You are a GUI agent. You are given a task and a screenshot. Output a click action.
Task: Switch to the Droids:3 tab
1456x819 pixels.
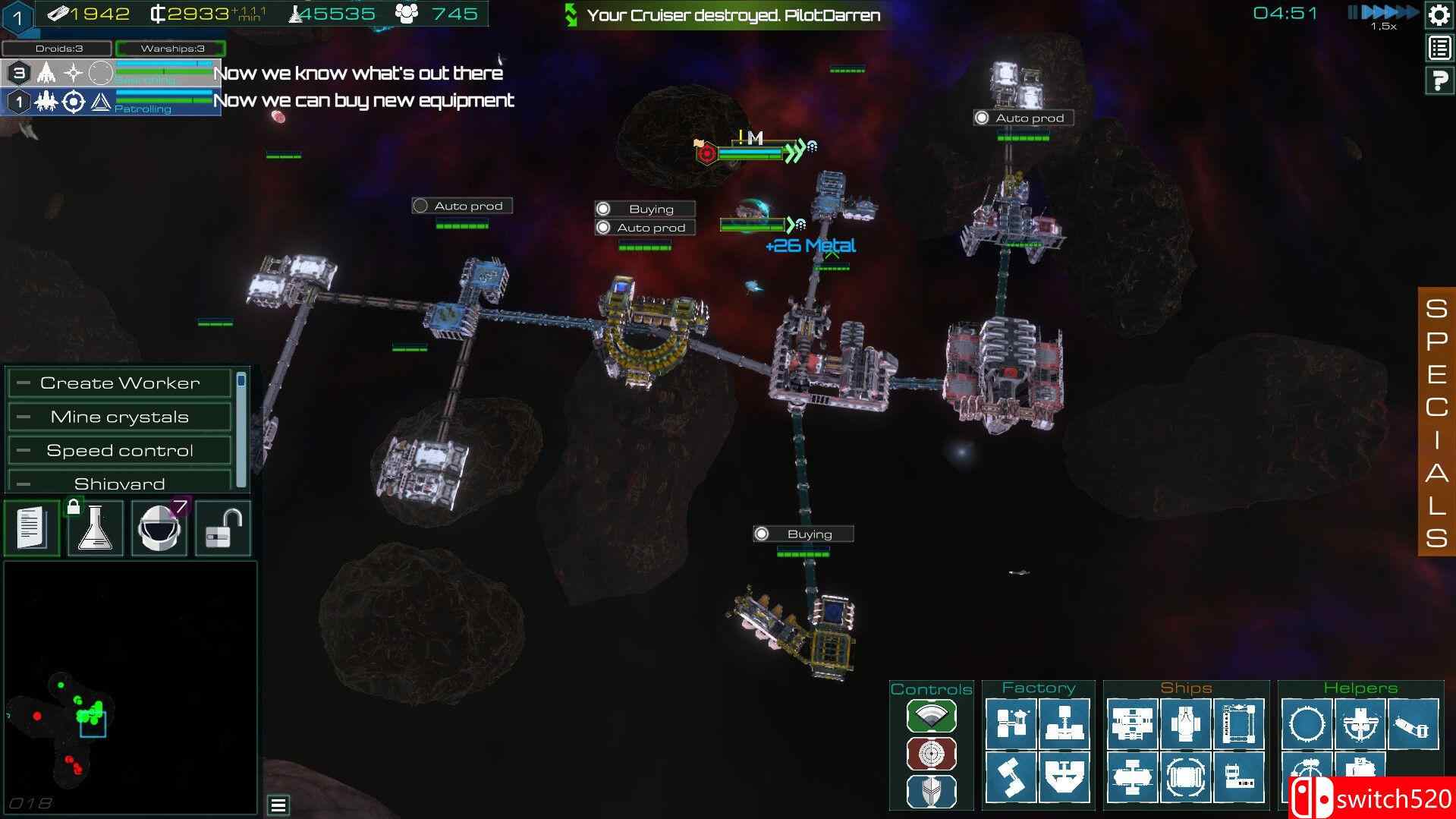(x=58, y=49)
